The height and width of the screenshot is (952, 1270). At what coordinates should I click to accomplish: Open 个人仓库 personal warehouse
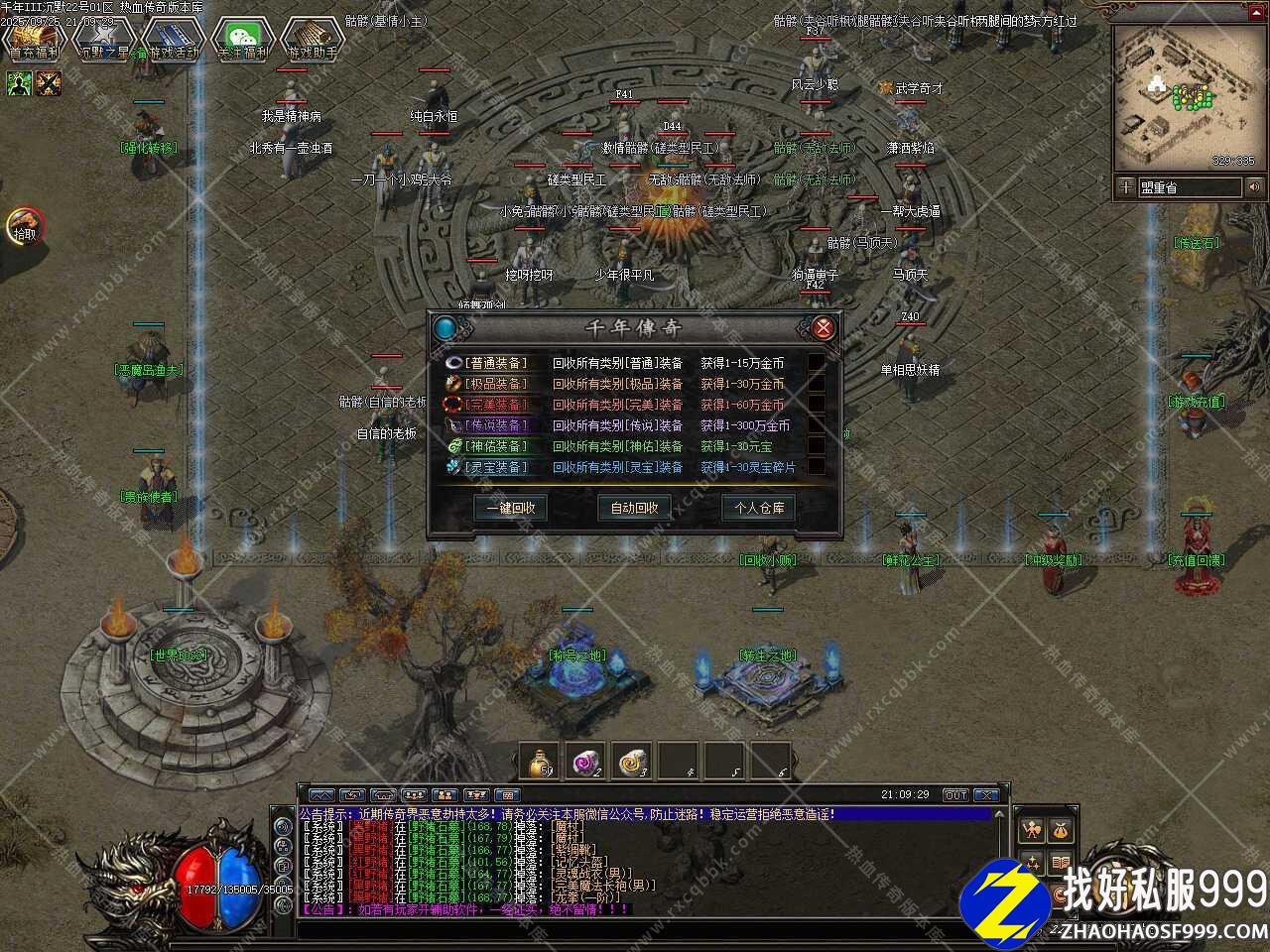(x=758, y=508)
